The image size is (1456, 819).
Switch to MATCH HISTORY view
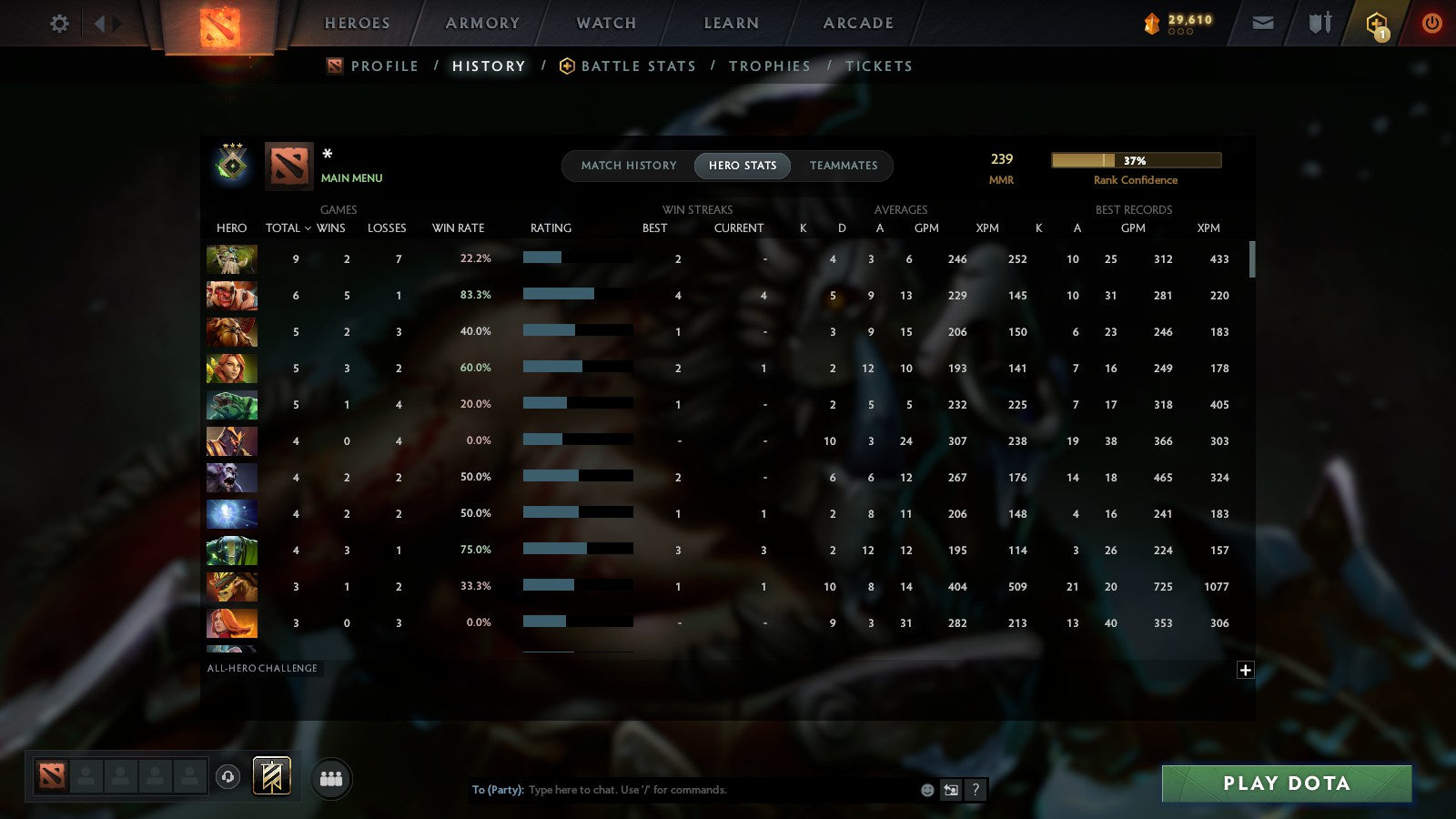(x=626, y=166)
